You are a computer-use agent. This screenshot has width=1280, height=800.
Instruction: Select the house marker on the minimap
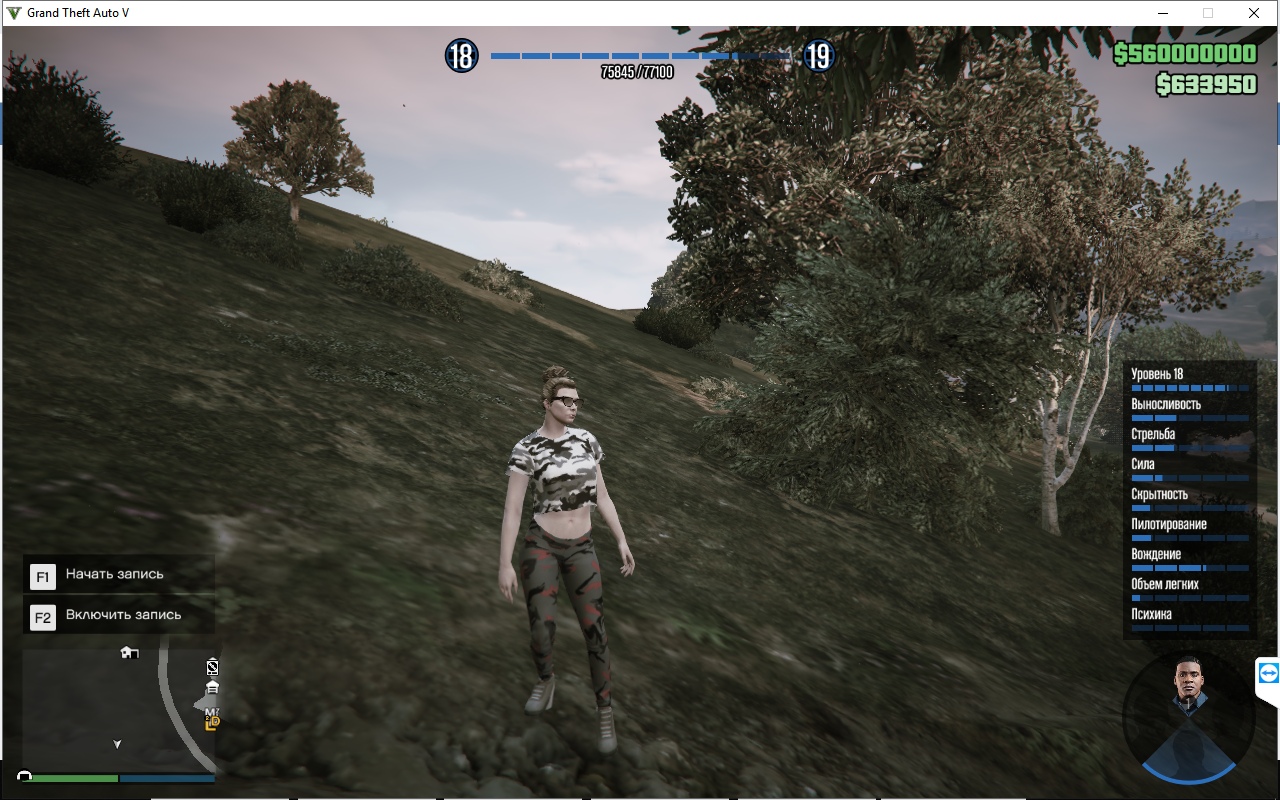pos(129,652)
